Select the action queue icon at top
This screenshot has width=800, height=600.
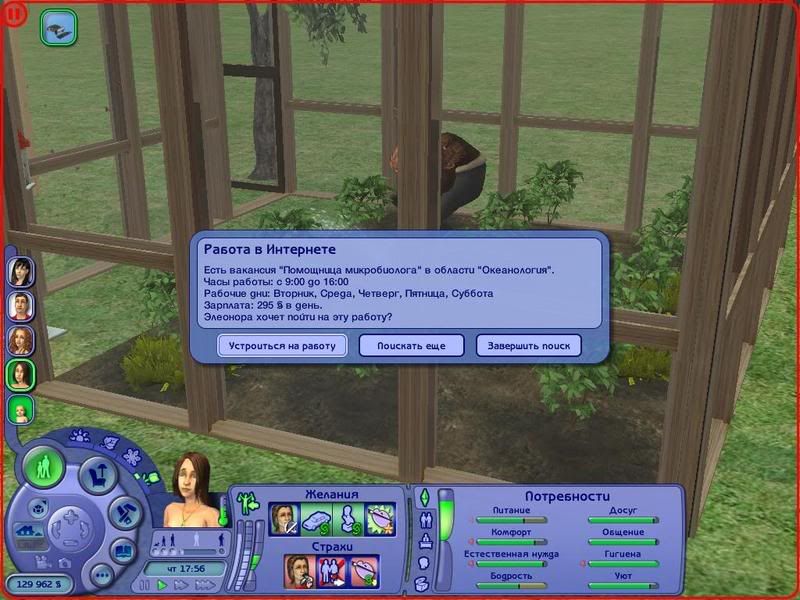click(x=58, y=27)
